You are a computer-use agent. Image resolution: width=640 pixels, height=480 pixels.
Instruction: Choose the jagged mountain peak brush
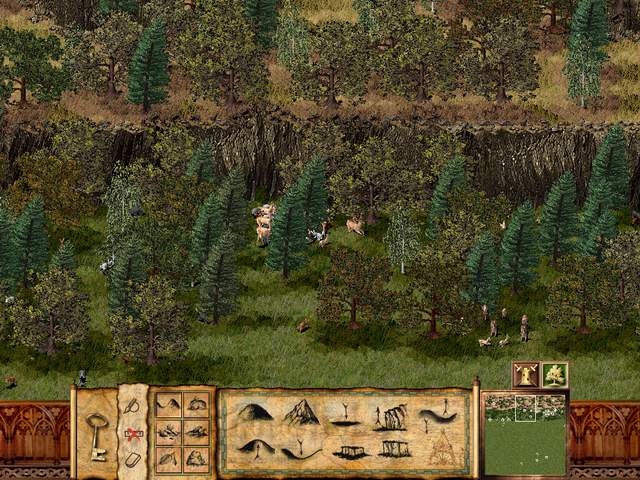click(300, 412)
